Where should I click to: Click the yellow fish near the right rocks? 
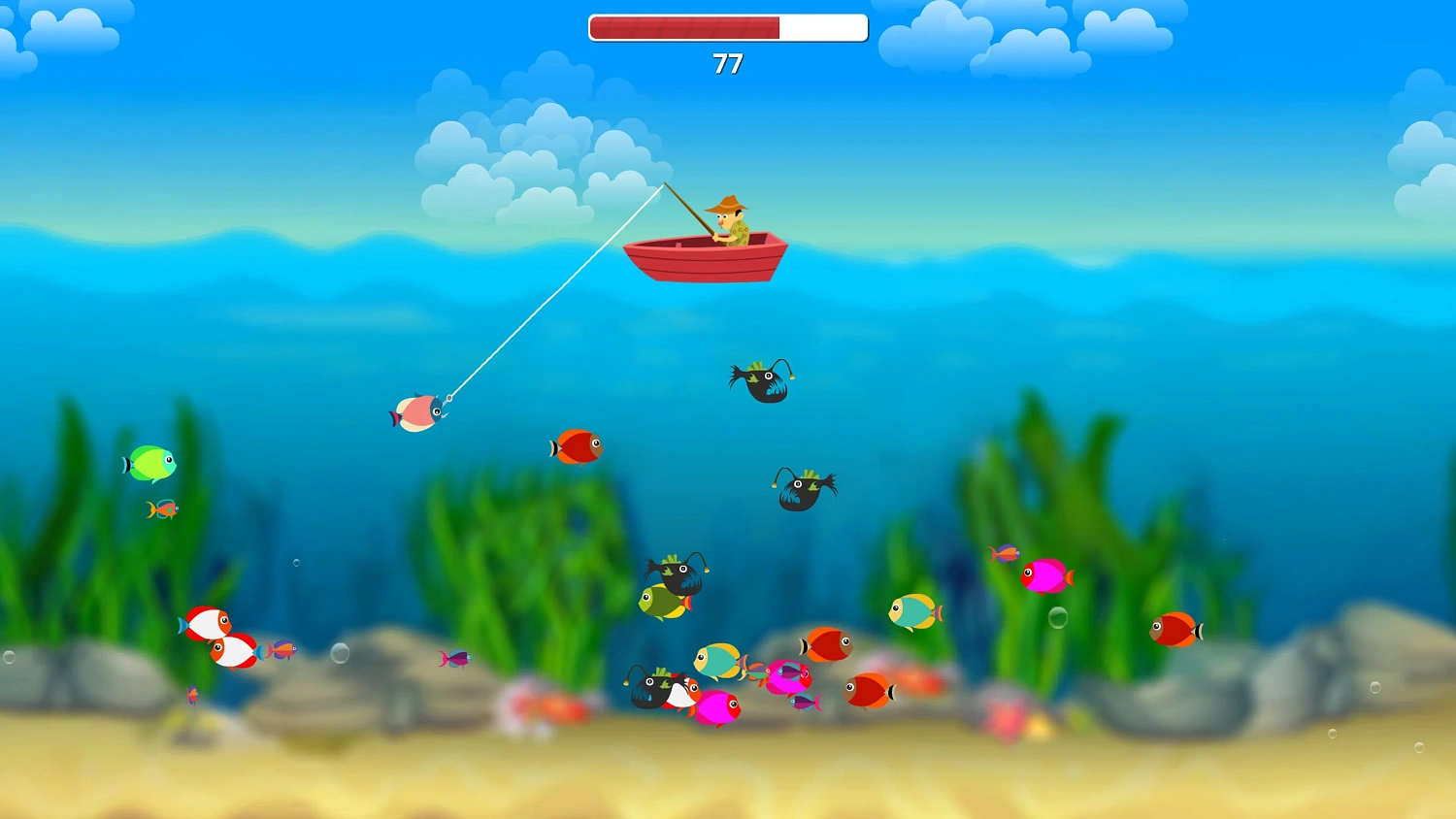910,611
